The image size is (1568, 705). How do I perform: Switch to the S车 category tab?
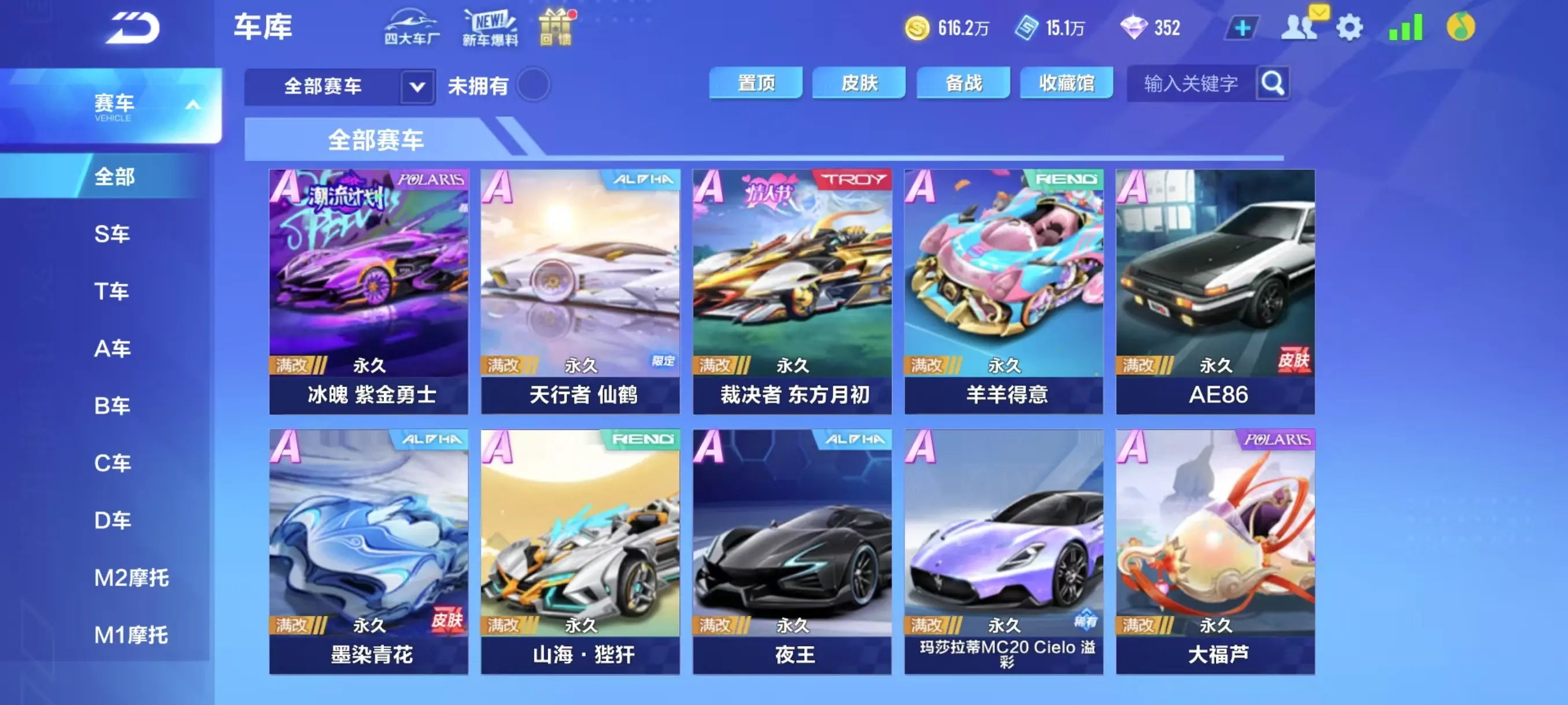pos(113,233)
